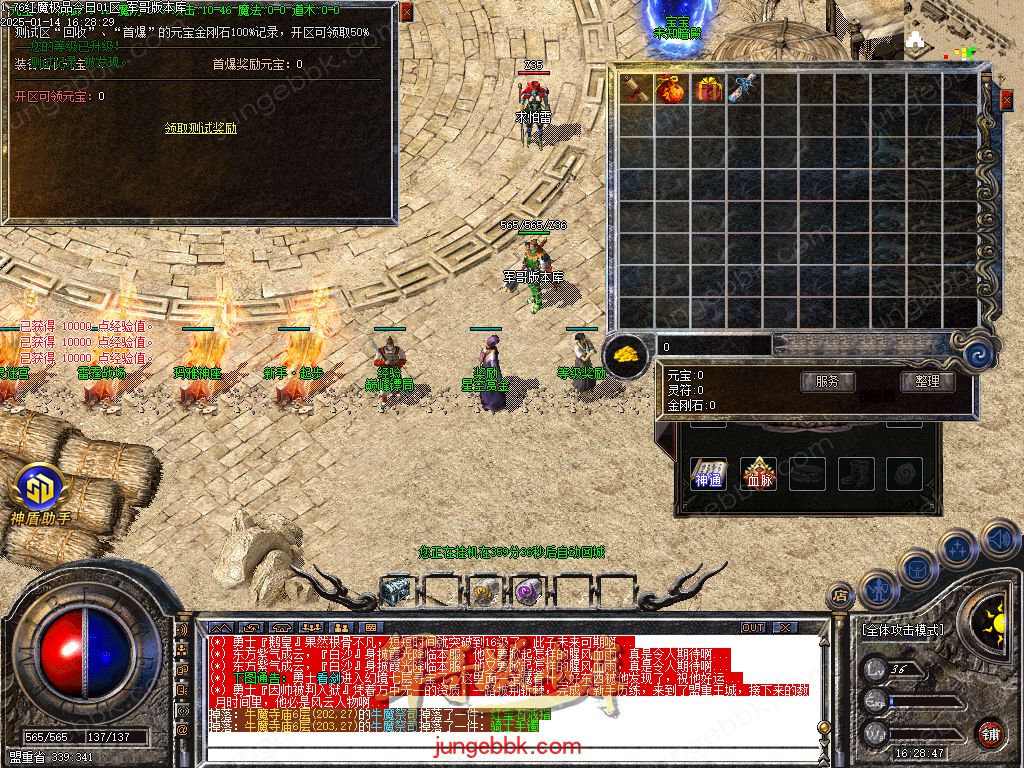Open the 血脉 bloodline slot
1024x768 pixels.
(x=758, y=475)
